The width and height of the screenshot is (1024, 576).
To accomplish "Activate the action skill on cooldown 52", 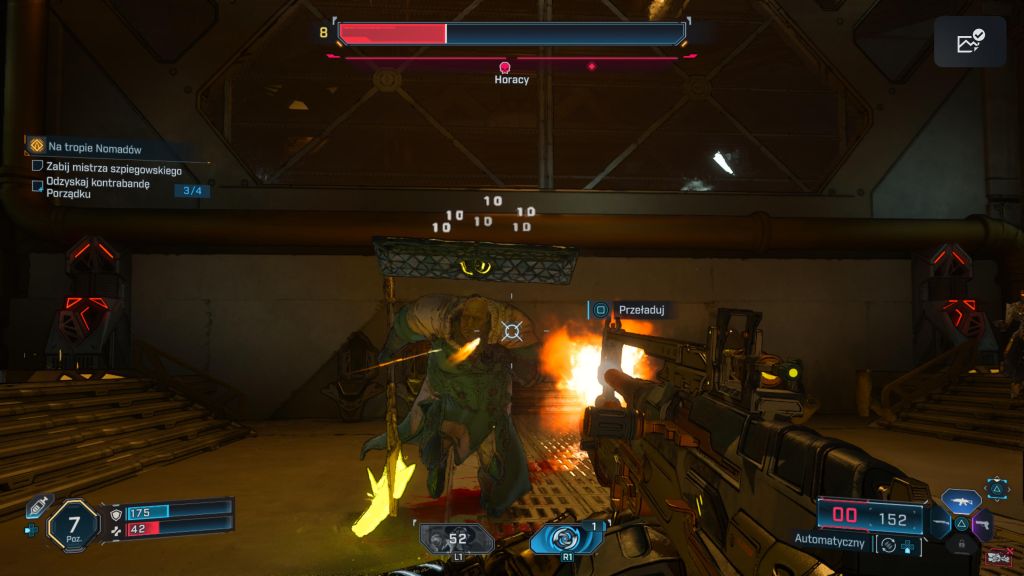I will click(457, 539).
